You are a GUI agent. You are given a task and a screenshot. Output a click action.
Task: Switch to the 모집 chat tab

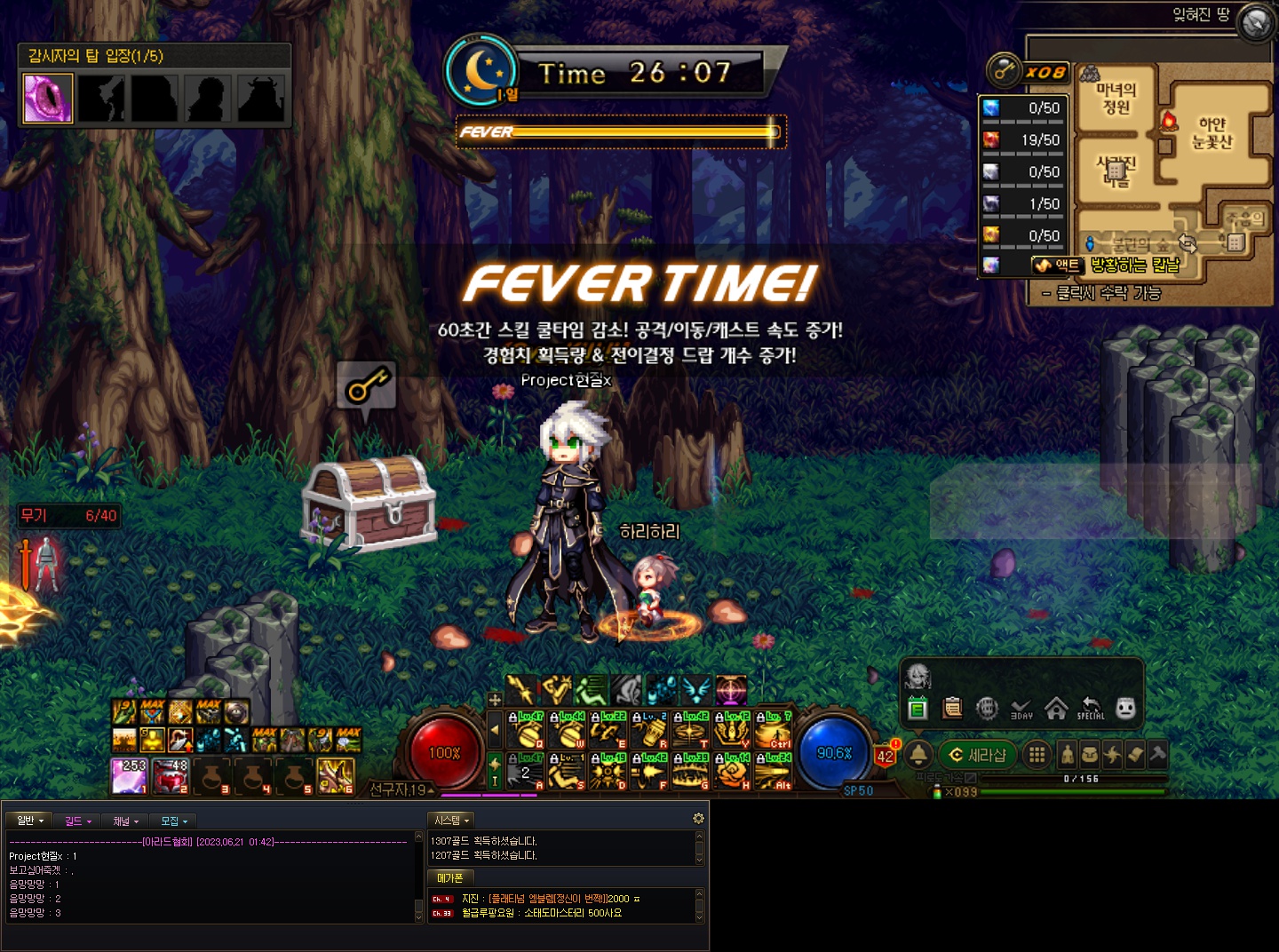[173, 821]
